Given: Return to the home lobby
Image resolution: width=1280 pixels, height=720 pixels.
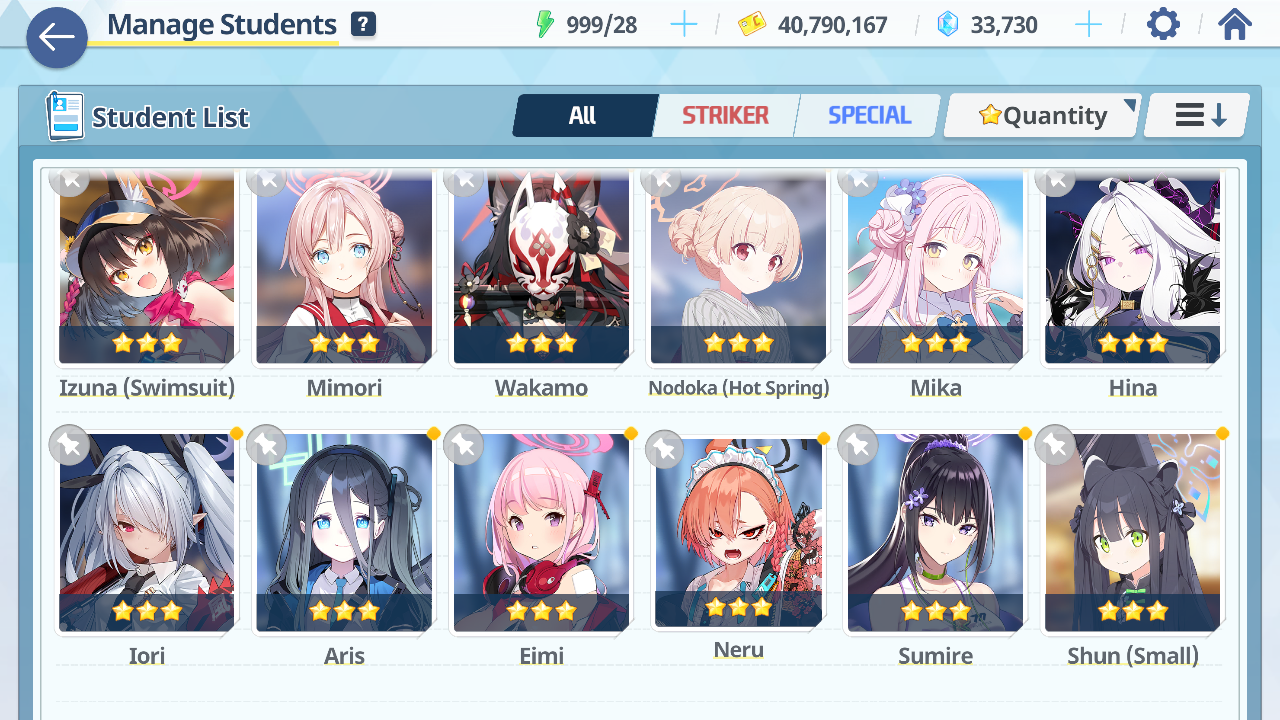Looking at the screenshot, I should 1235,25.
